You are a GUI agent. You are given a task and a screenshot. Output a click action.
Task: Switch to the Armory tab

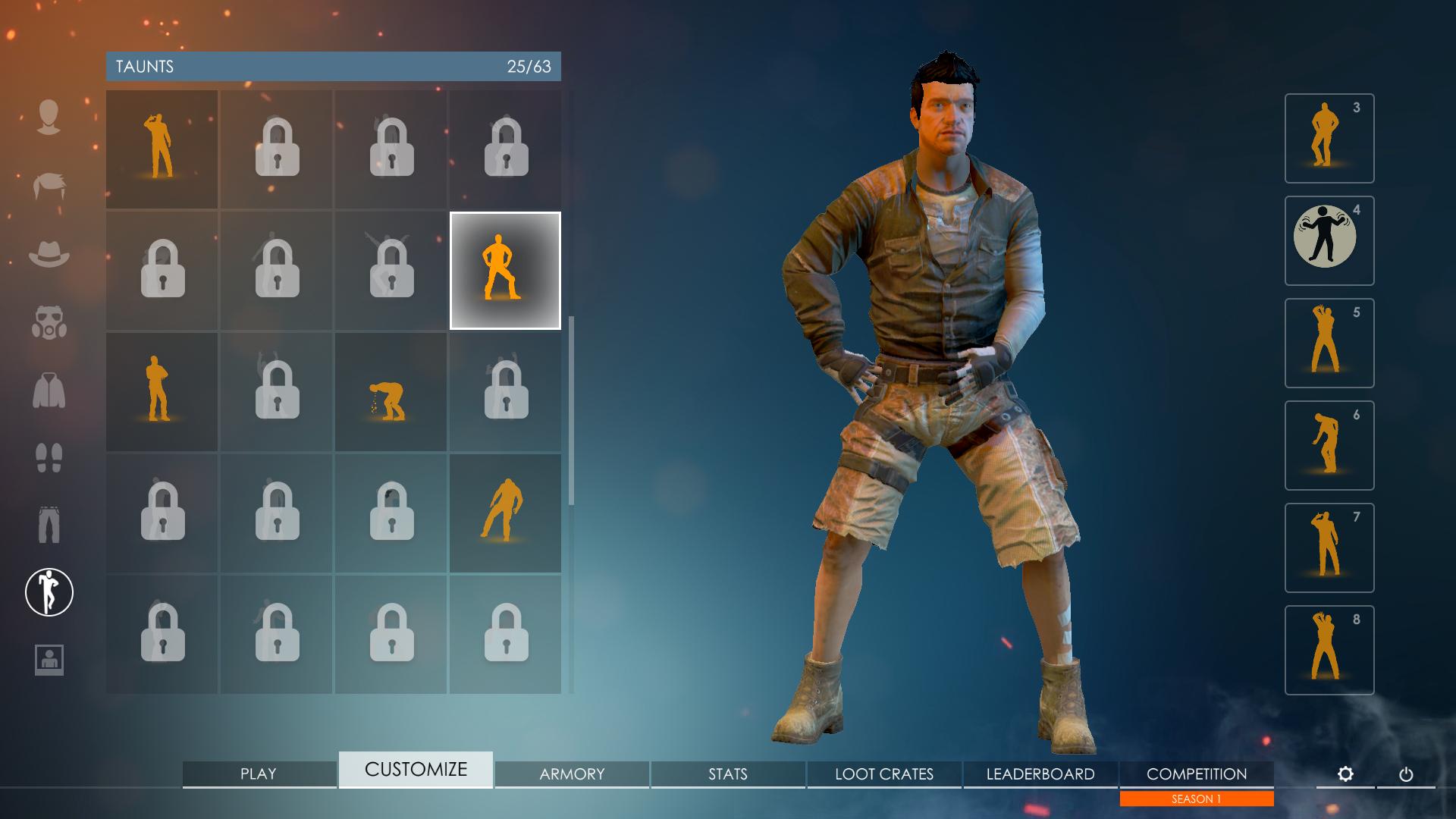[571, 774]
